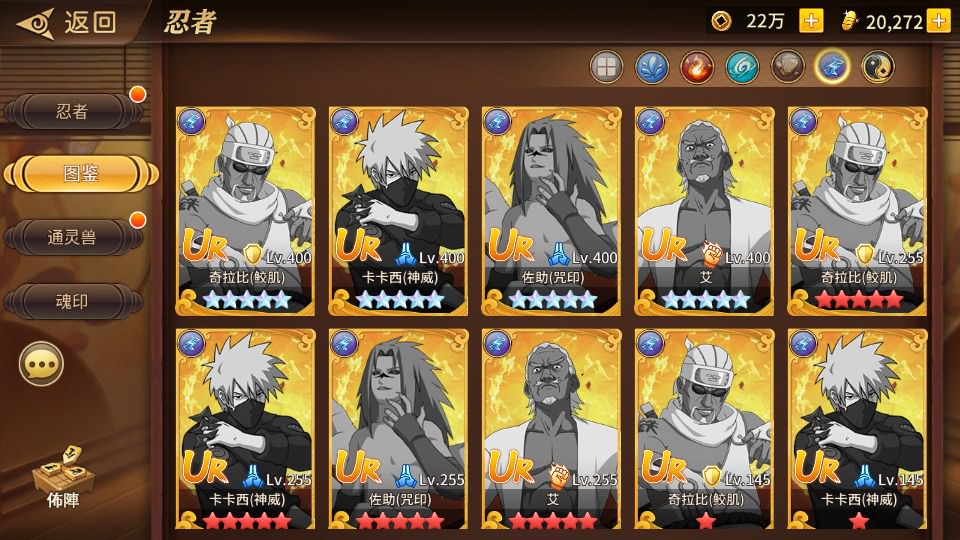Filter ninjas by the brown earth element
This screenshot has width=960, height=540.
pos(787,67)
